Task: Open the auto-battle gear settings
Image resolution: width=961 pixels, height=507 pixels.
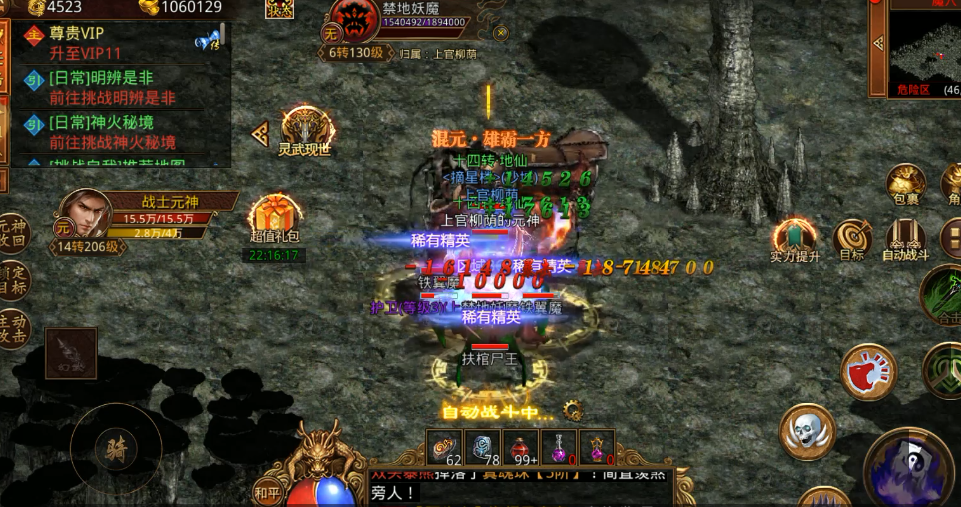Action: pyautogui.click(x=573, y=410)
